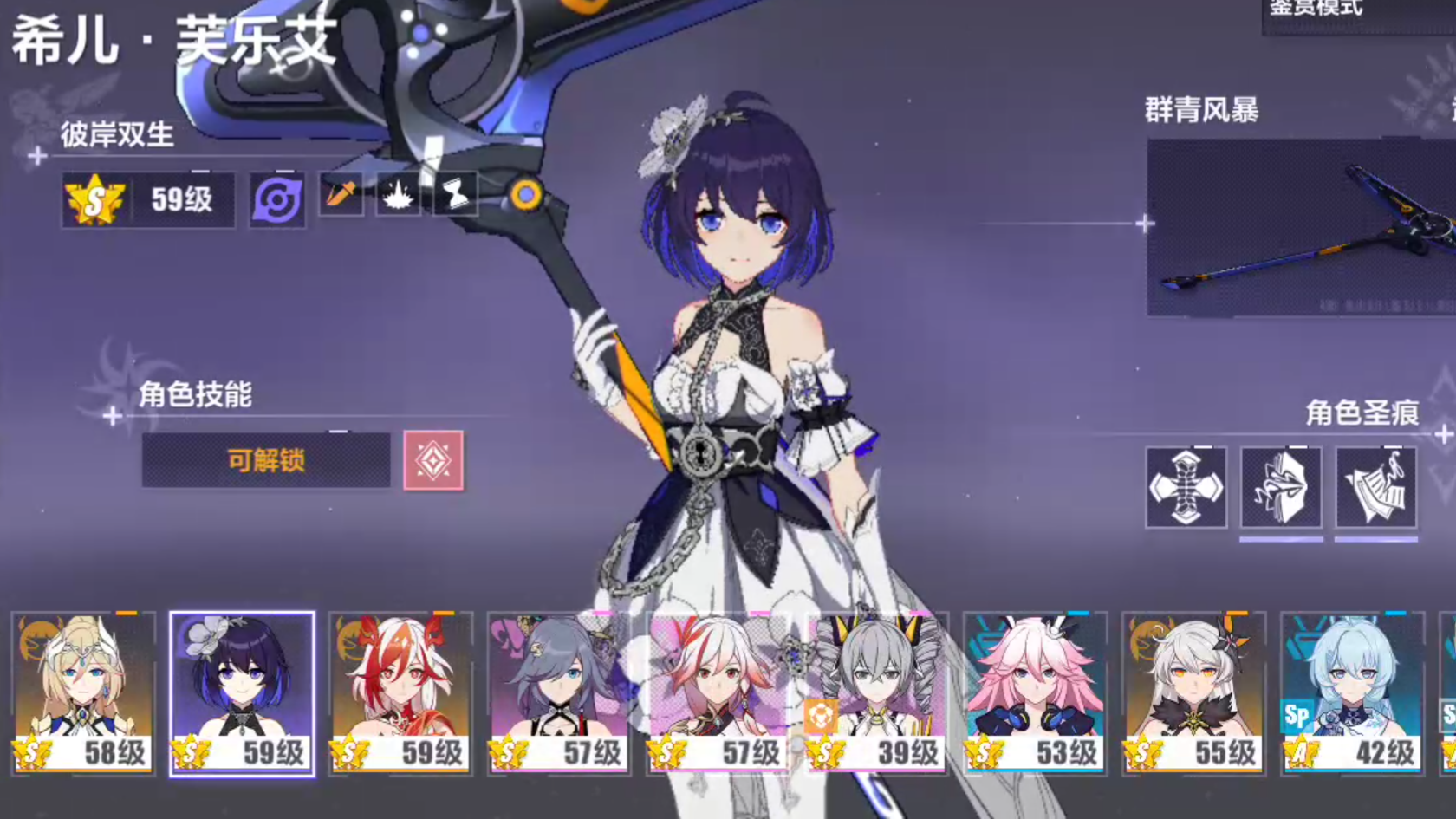The image size is (1456, 819).
Task: Pick the SP light-blue-haired level 42 portrait
Action: (x=1353, y=693)
